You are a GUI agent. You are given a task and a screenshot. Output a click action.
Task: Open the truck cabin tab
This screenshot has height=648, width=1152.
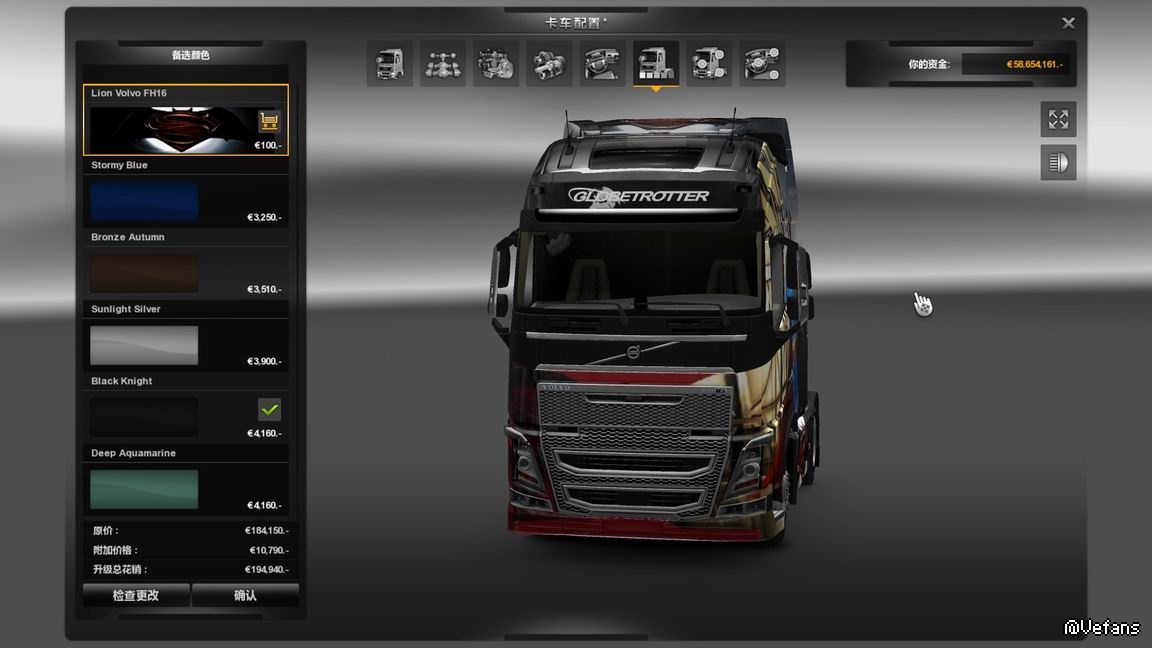point(390,64)
